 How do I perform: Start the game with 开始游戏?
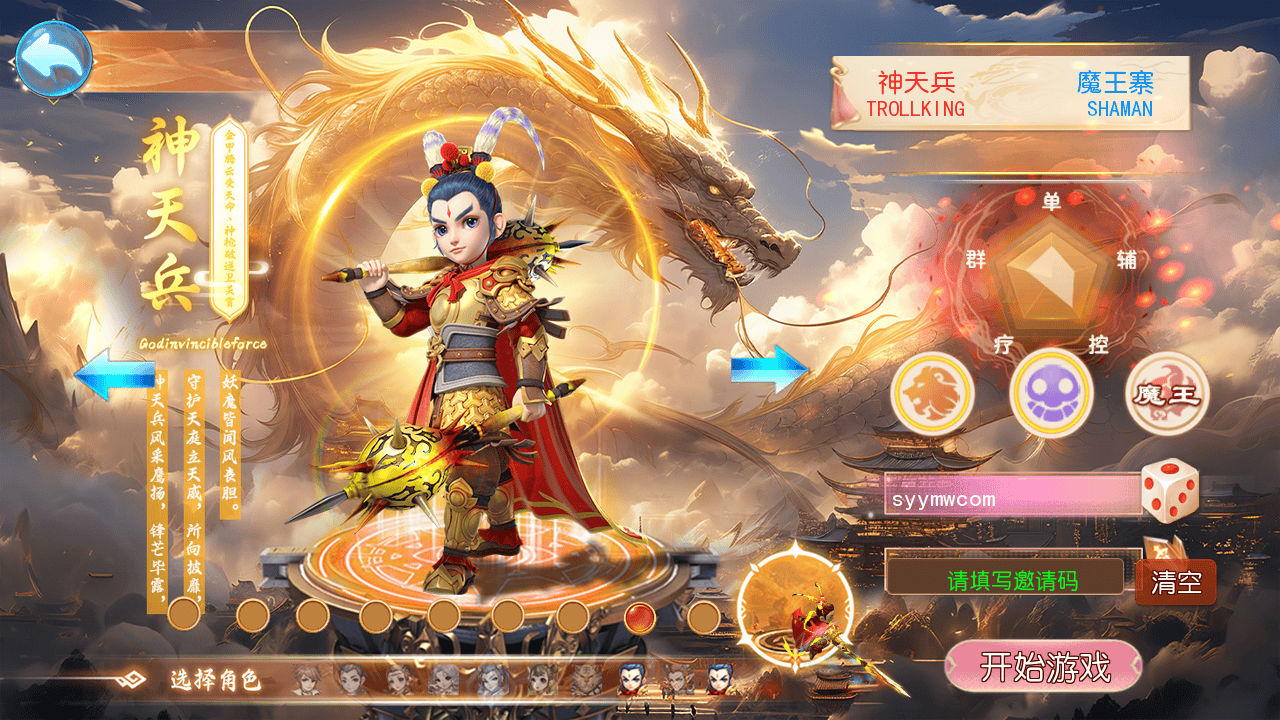click(x=1043, y=667)
